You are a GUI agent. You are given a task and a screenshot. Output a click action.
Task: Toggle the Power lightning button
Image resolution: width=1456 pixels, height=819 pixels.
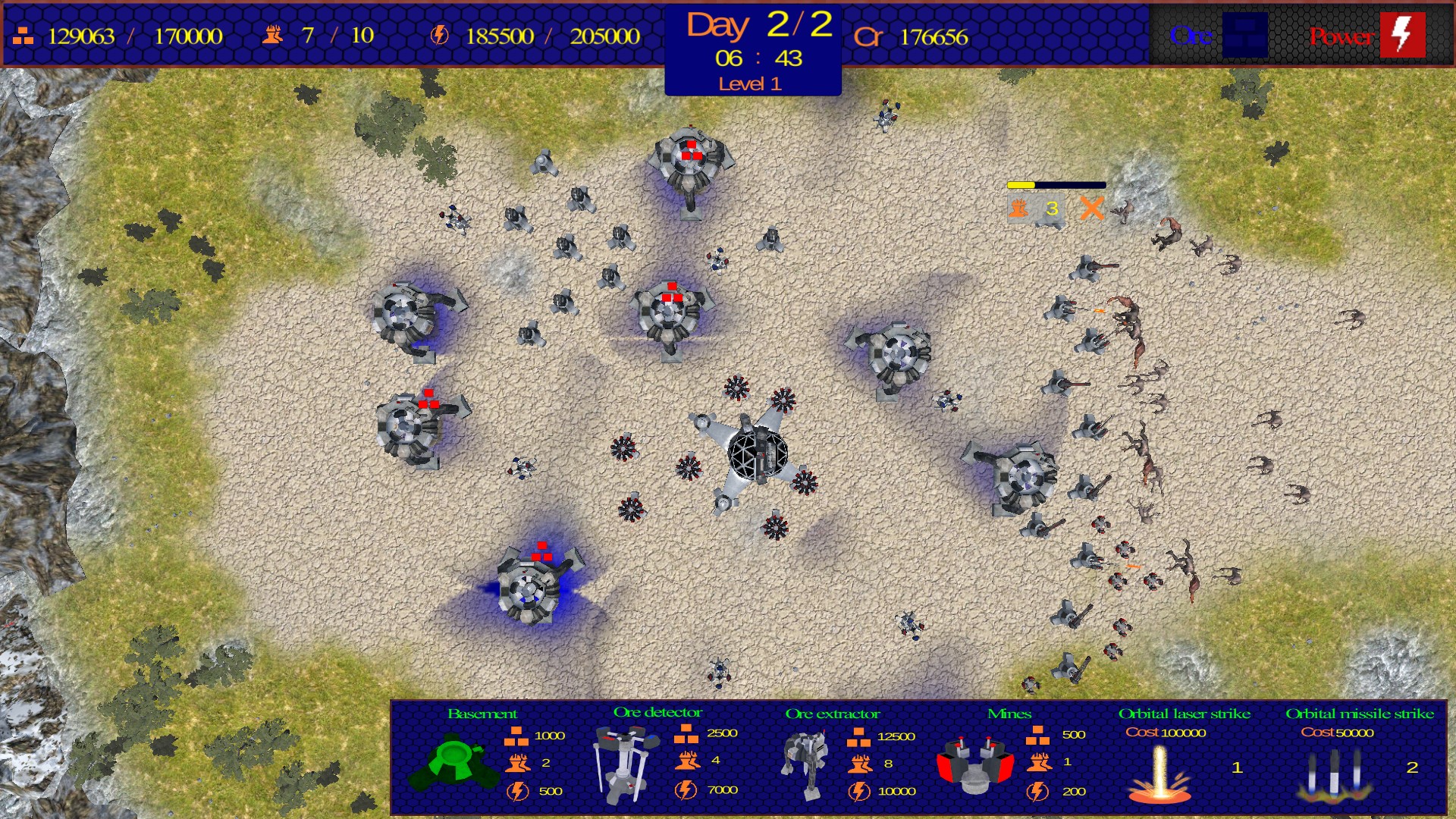(x=1402, y=35)
